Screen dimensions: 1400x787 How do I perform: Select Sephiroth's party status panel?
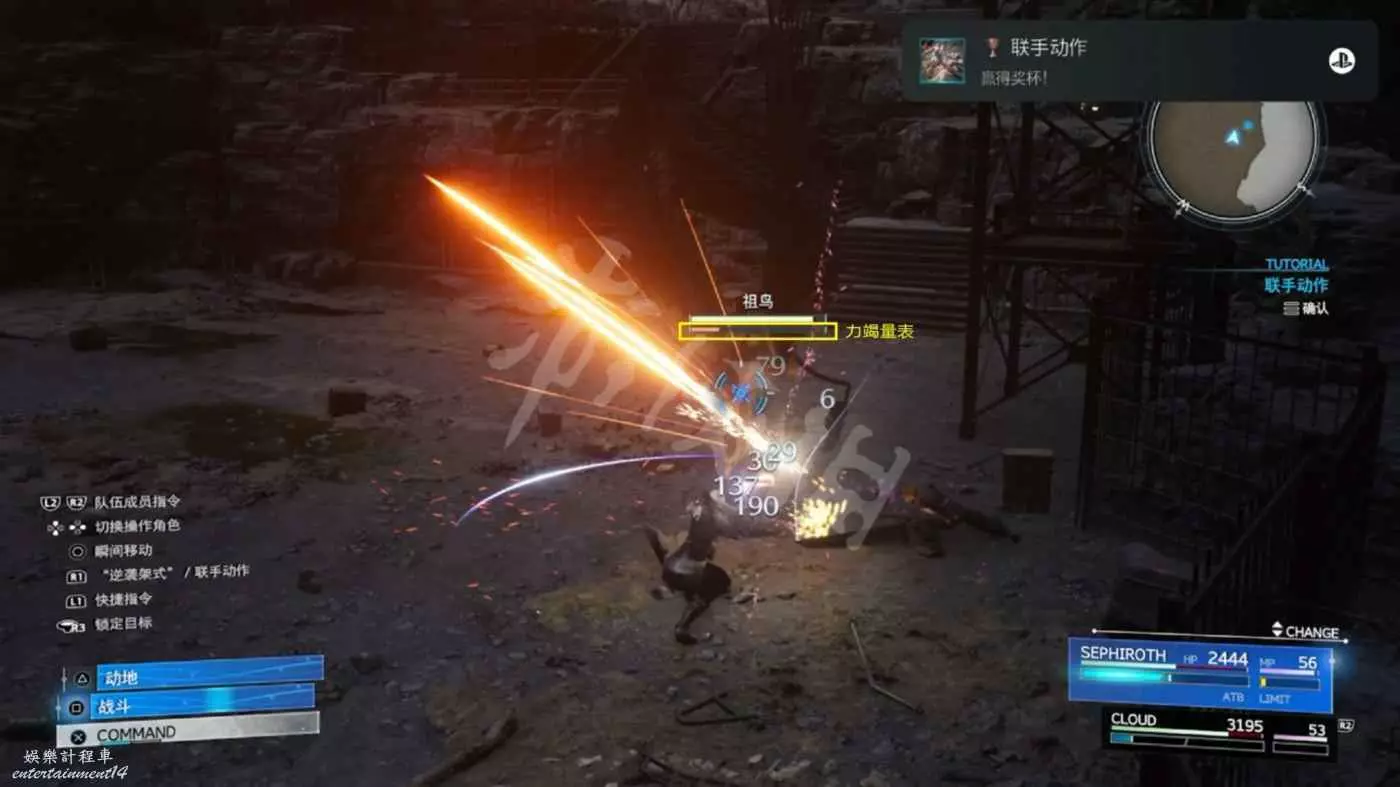tap(1199, 672)
